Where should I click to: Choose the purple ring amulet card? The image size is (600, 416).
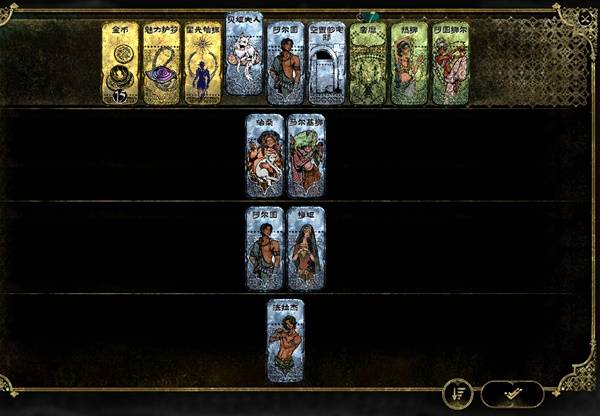[161, 64]
